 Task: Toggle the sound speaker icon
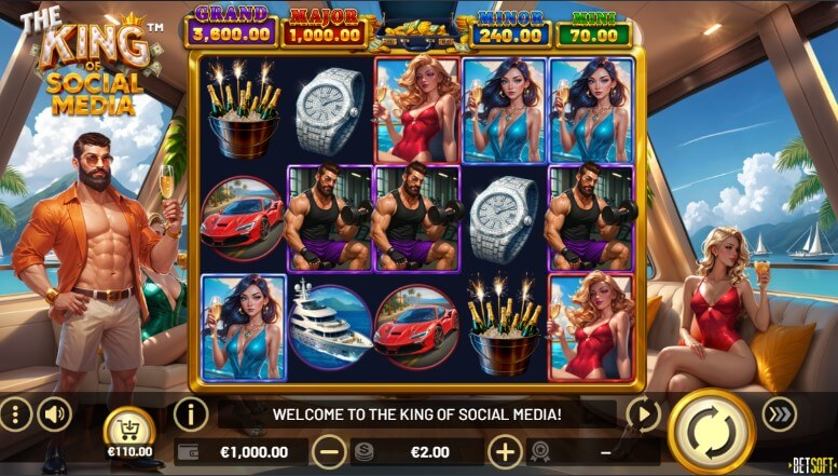(x=54, y=413)
